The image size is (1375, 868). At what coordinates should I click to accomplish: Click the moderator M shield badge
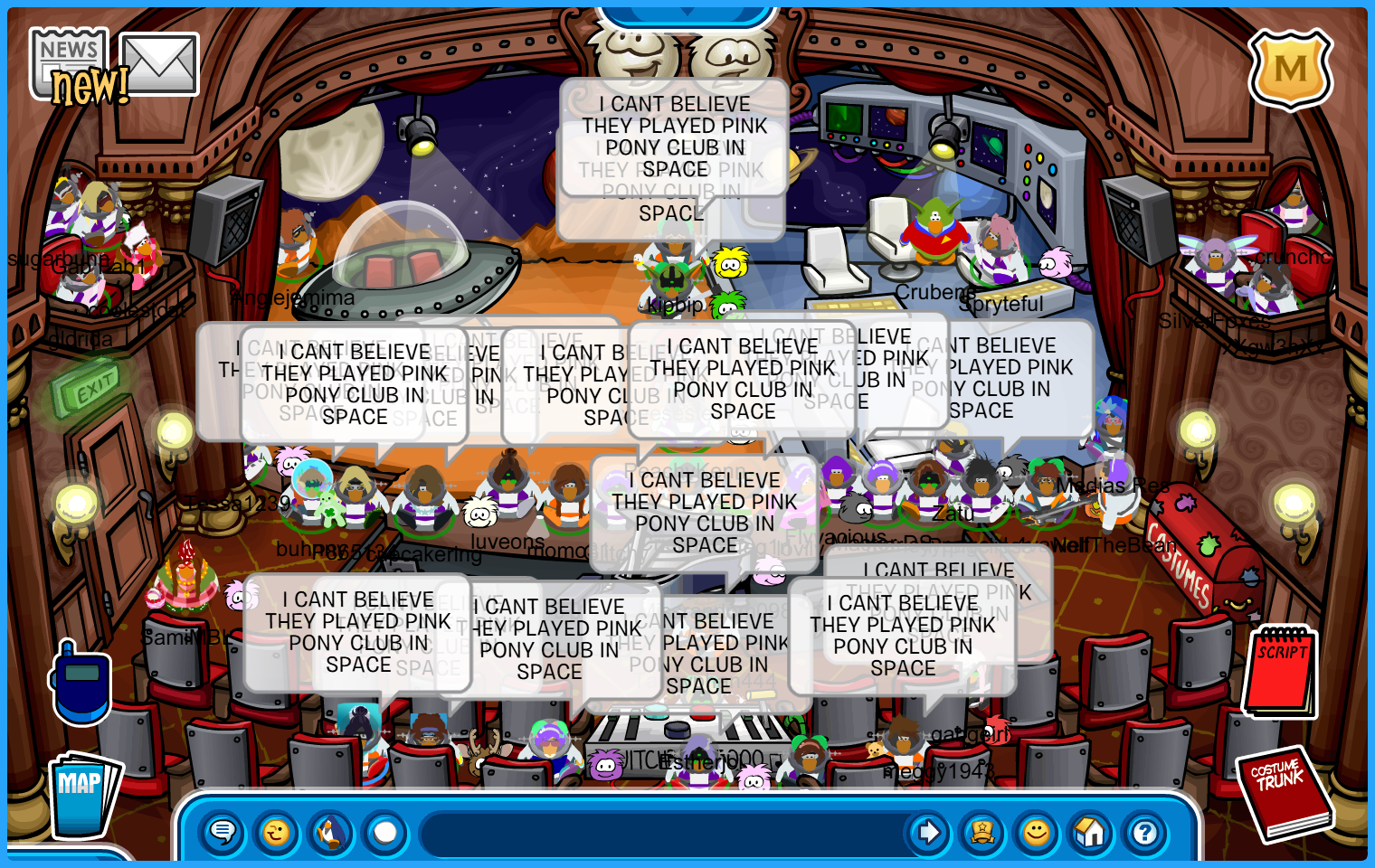(1290, 70)
